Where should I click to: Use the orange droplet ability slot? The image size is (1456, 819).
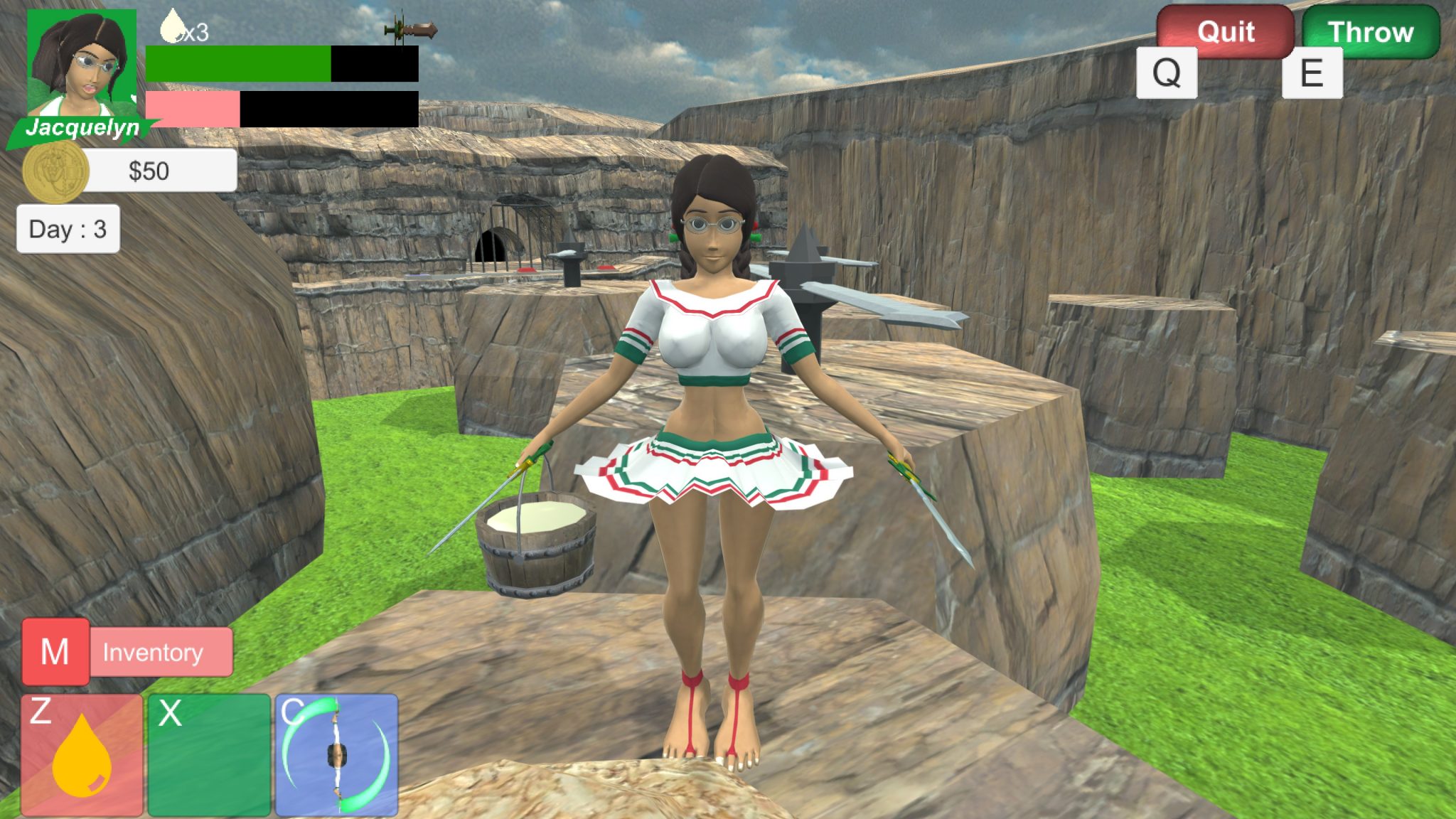82,755
